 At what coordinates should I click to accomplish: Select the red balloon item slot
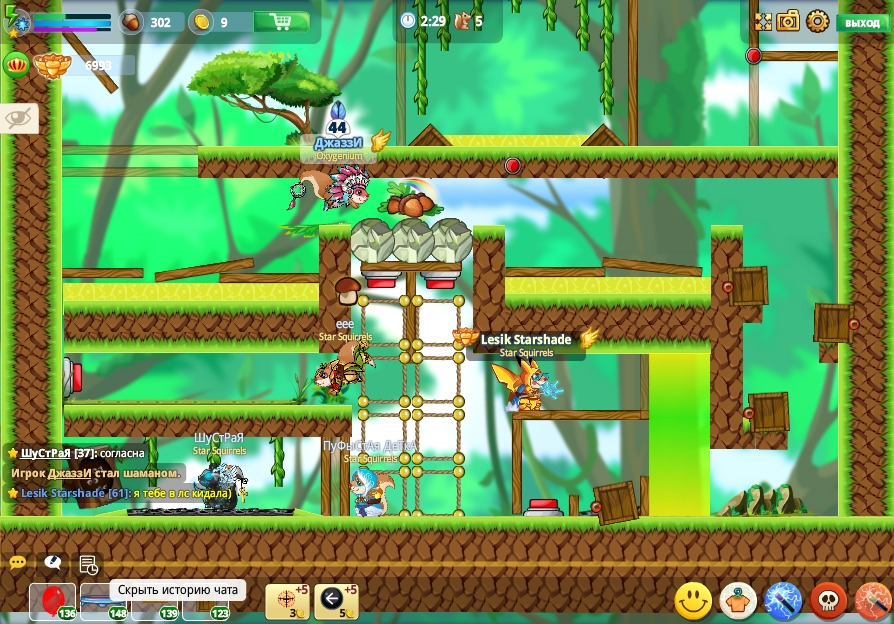[x=52, y=601]
